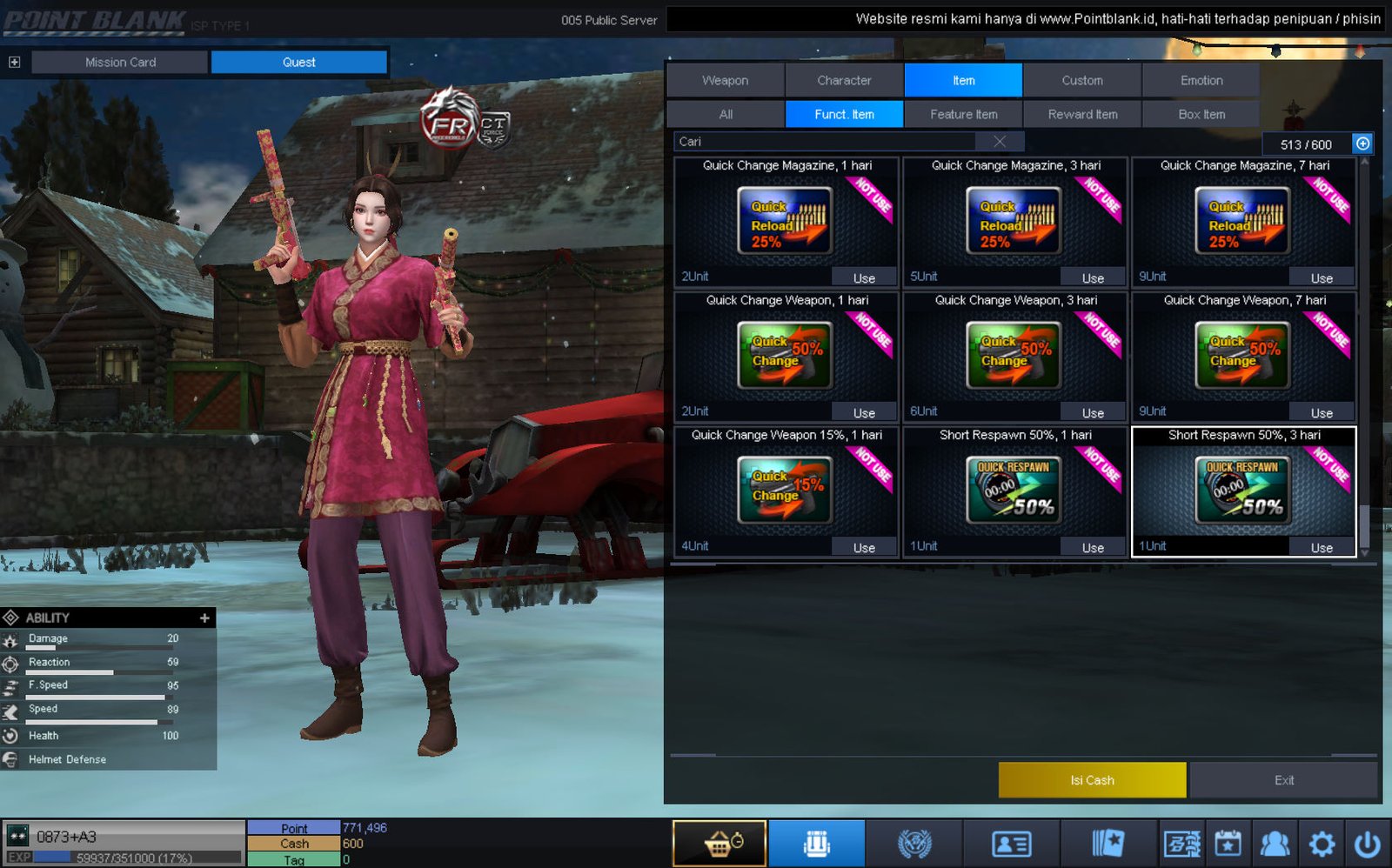Select the Custom tab
Viewport: 1392px width, 868px height.
tap(1081, 80)
